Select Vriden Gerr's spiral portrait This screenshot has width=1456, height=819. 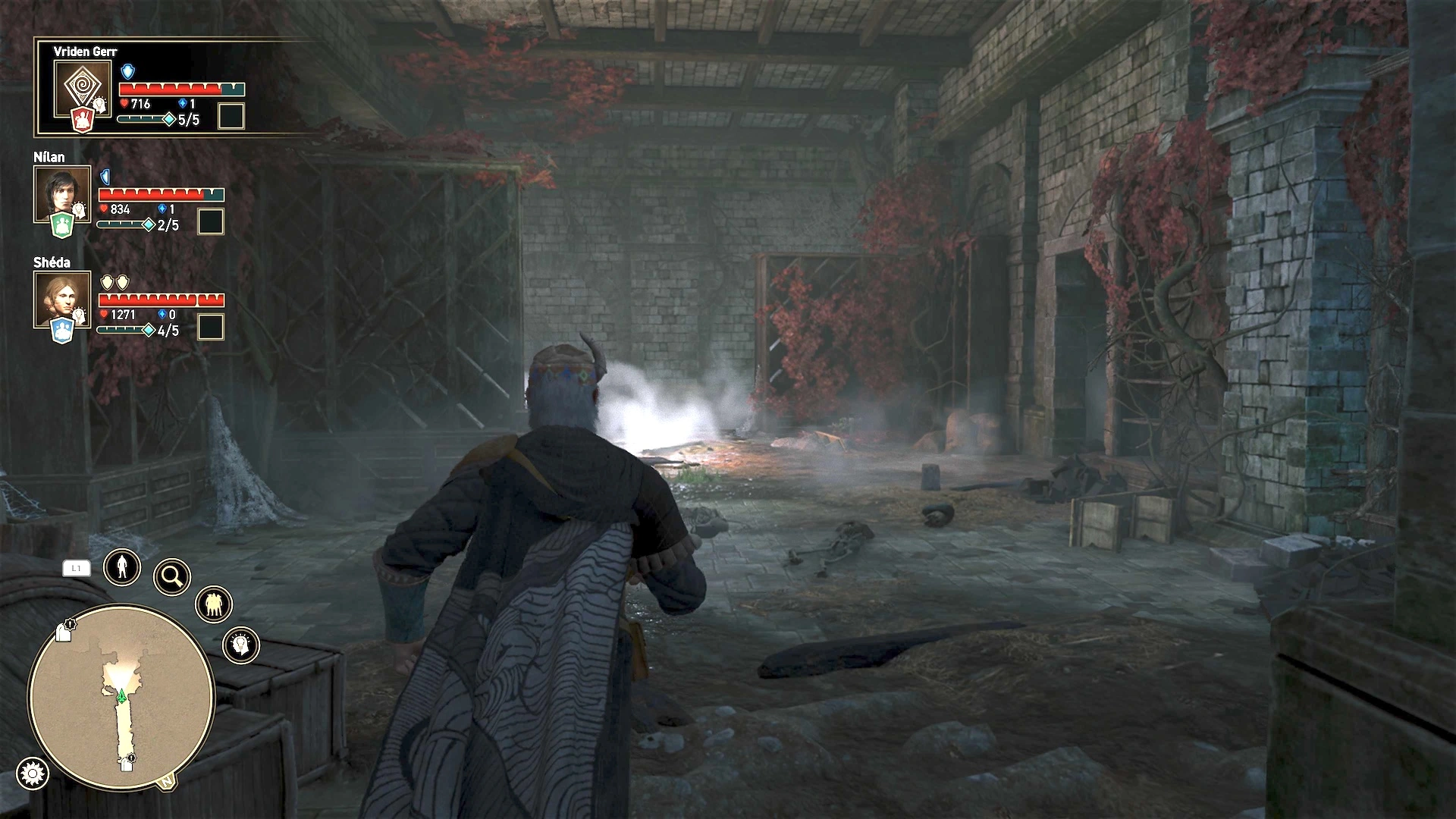[x=82, y=86]
